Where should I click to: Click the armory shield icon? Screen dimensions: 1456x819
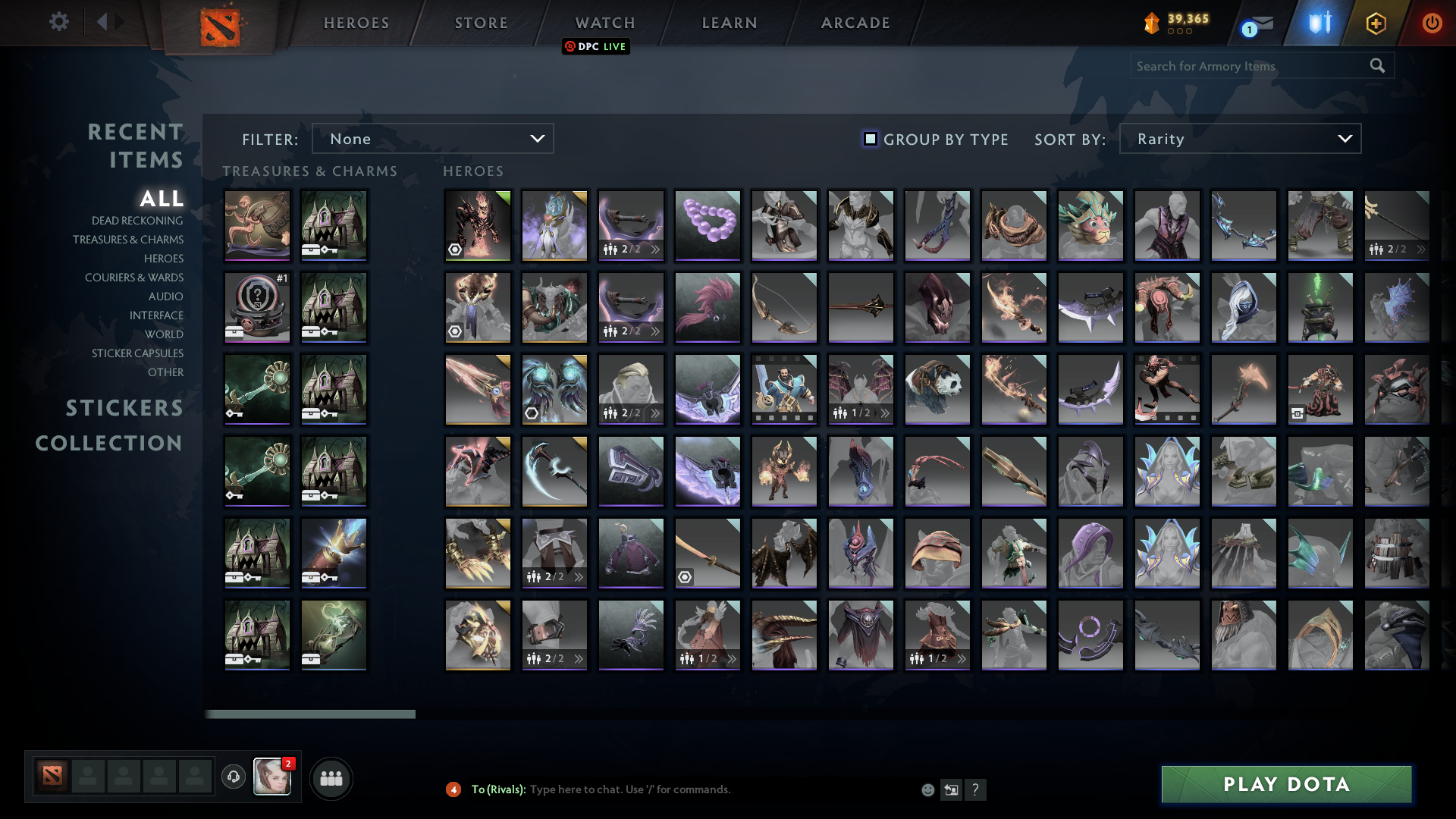1319,24
